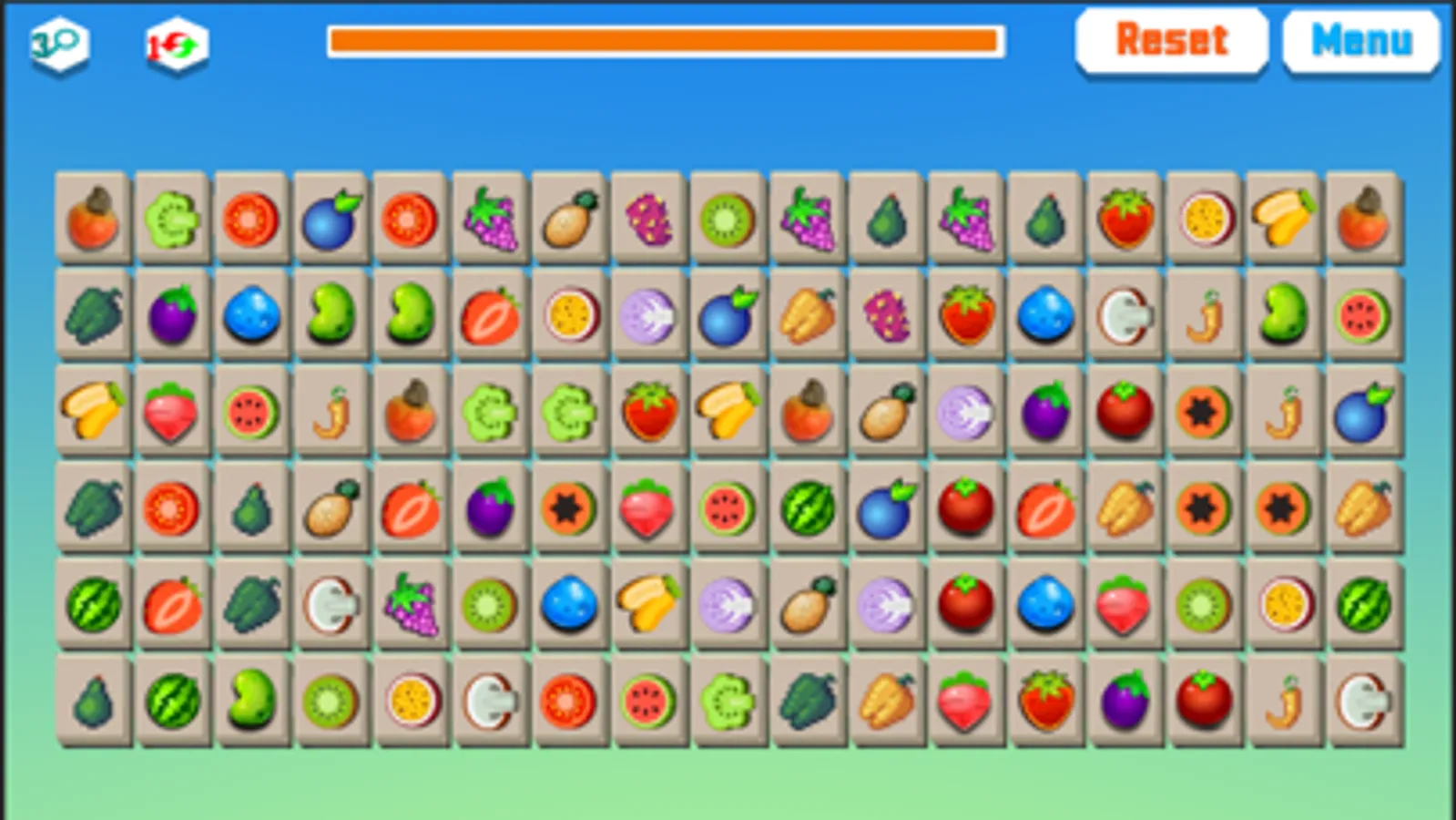Image resolution: width=1456 pixels, height=820 pixels.
Task: Select the strawberry tile in the top row
Action: tap(1125, 219)
